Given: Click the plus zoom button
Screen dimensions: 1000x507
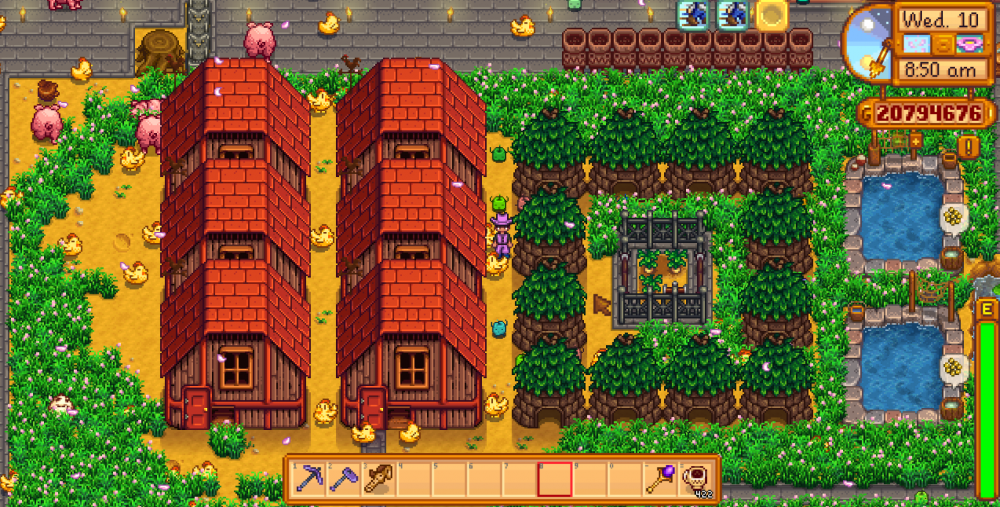Looking at the screenshot, I should click(916, 140).
